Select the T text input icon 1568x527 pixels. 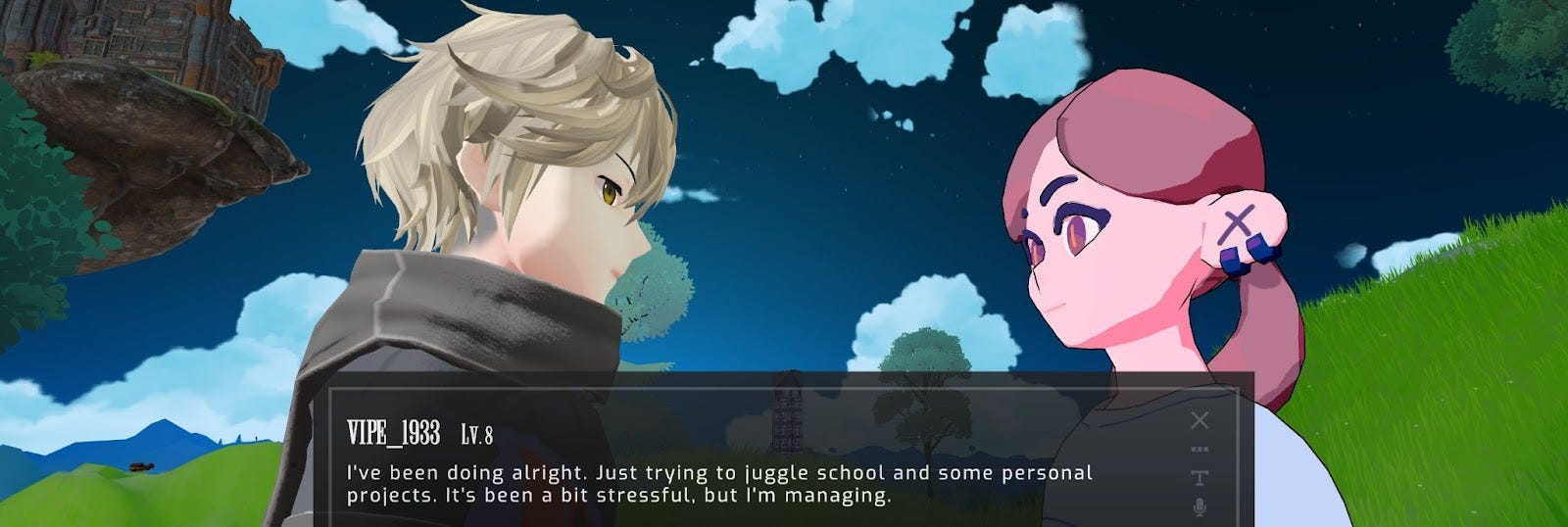(x=1199, y=478)
